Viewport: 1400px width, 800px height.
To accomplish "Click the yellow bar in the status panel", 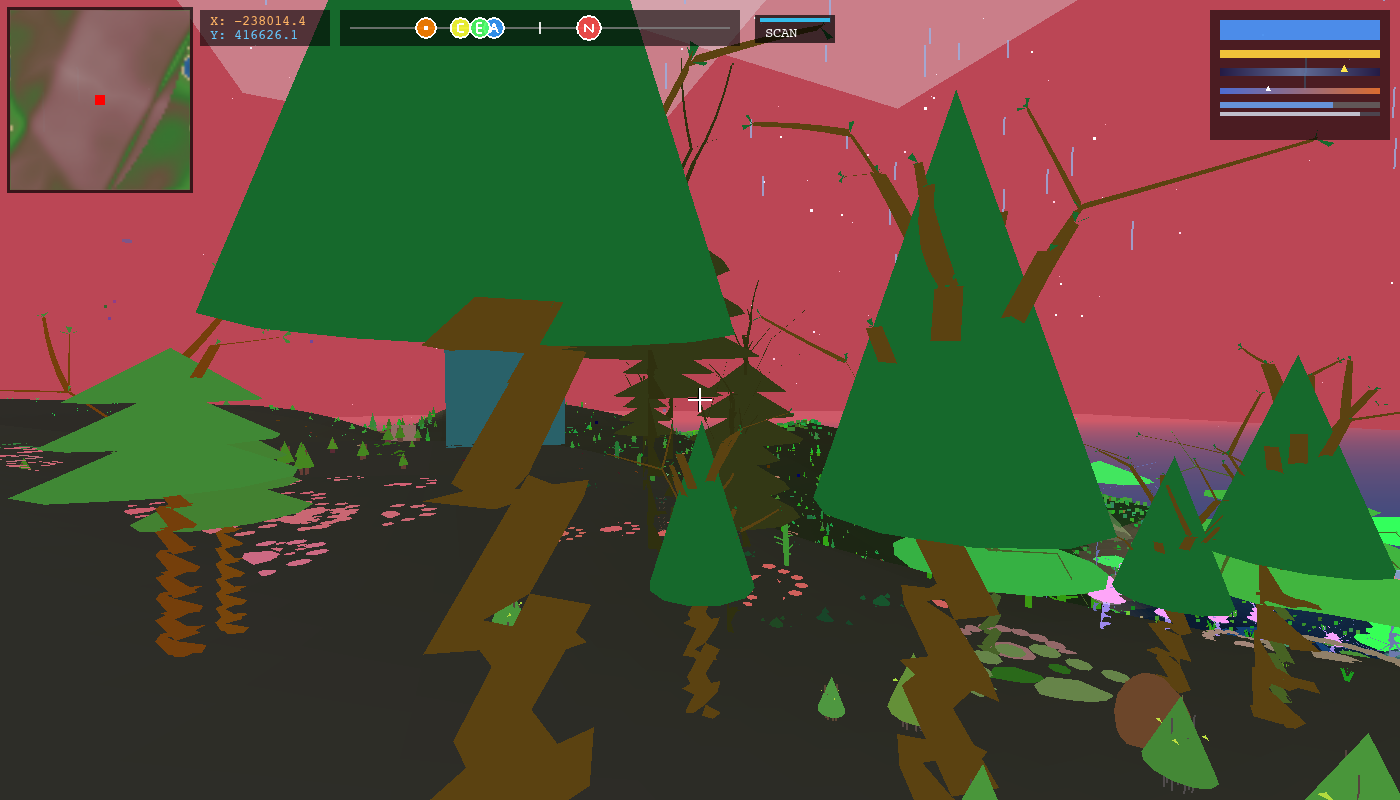I will coord(1300,54).
